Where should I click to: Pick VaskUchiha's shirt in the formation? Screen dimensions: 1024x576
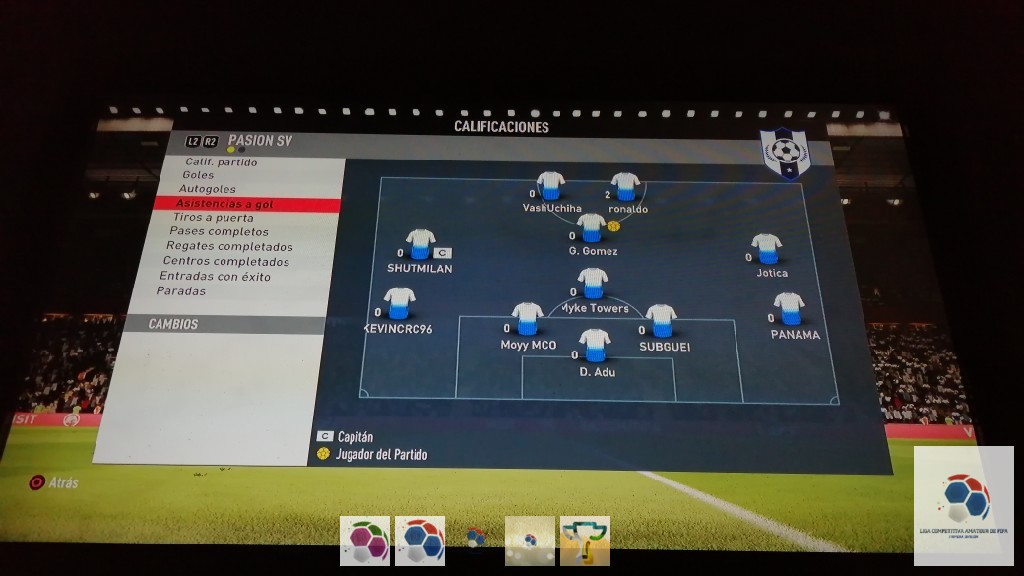pyautogui.click(x=550, y=186)
